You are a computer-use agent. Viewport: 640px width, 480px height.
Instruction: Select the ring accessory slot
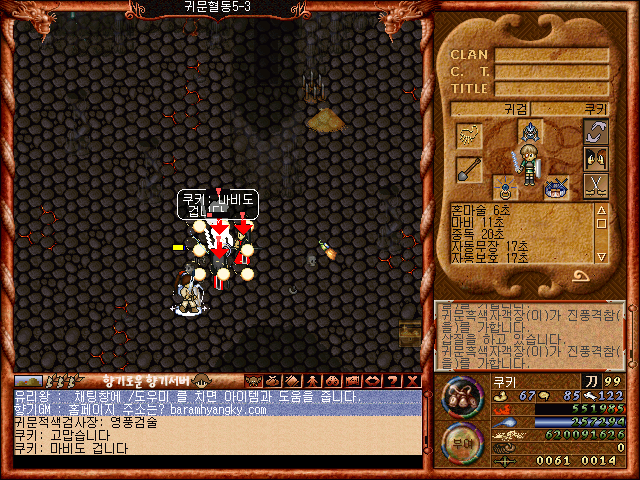coord(506,188)
